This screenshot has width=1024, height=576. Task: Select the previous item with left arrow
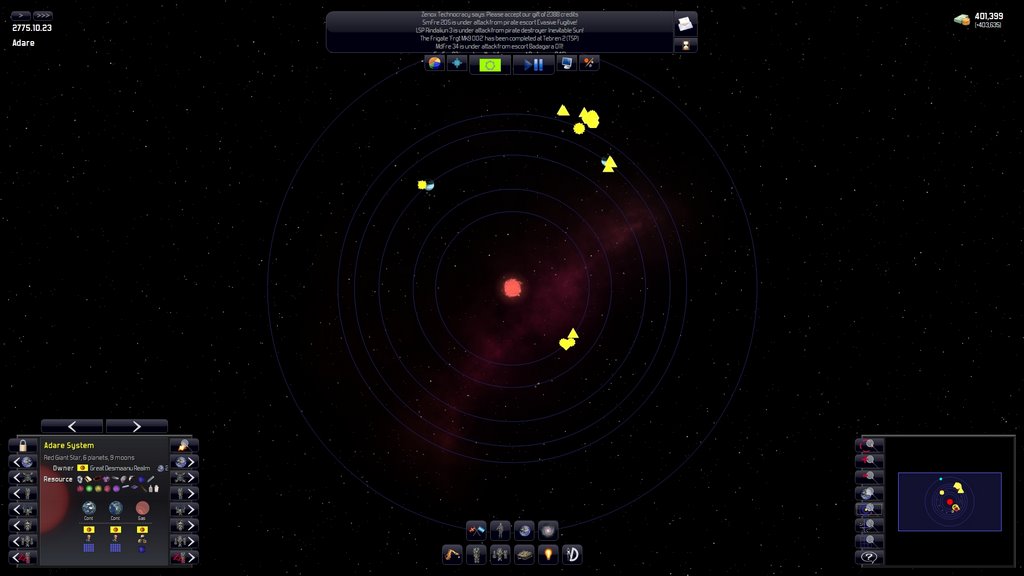(72, 426)
